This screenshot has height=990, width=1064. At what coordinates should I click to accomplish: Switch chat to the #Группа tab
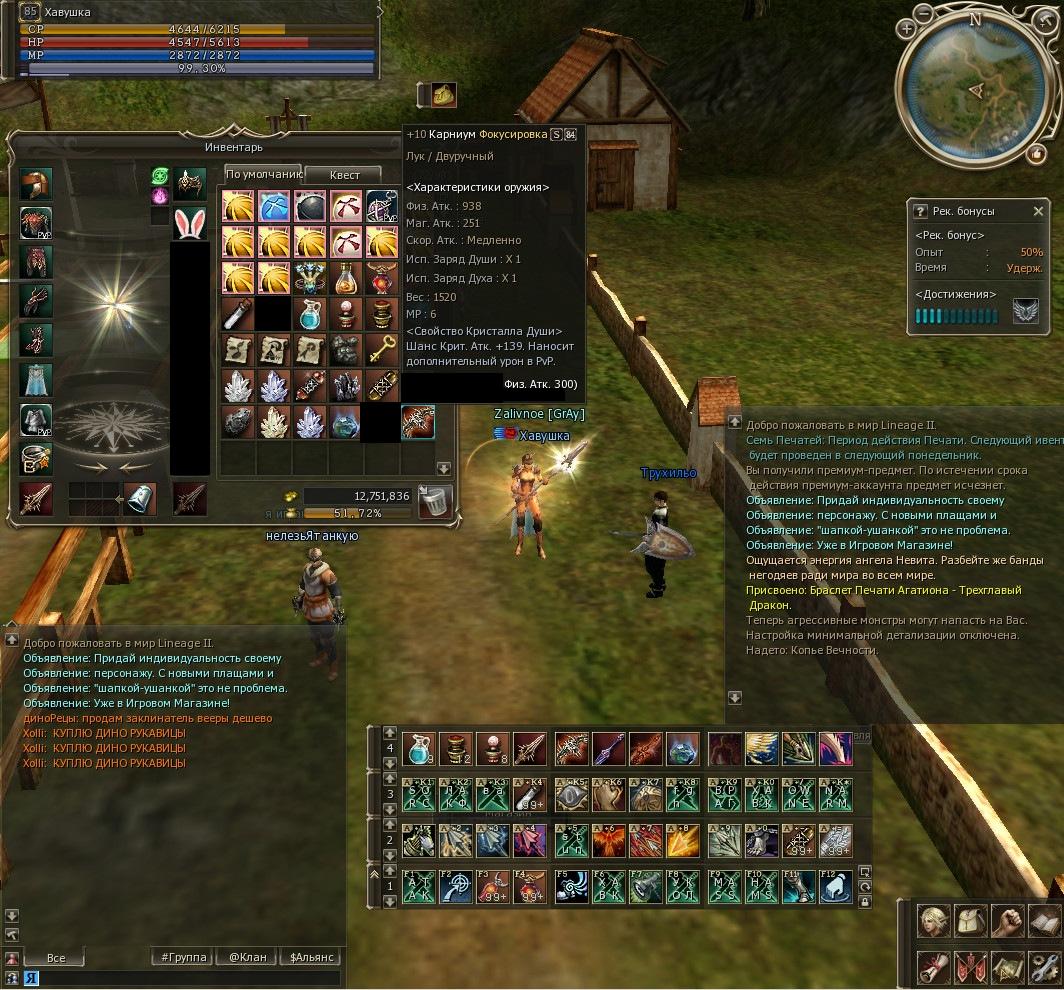coord(184,957)
